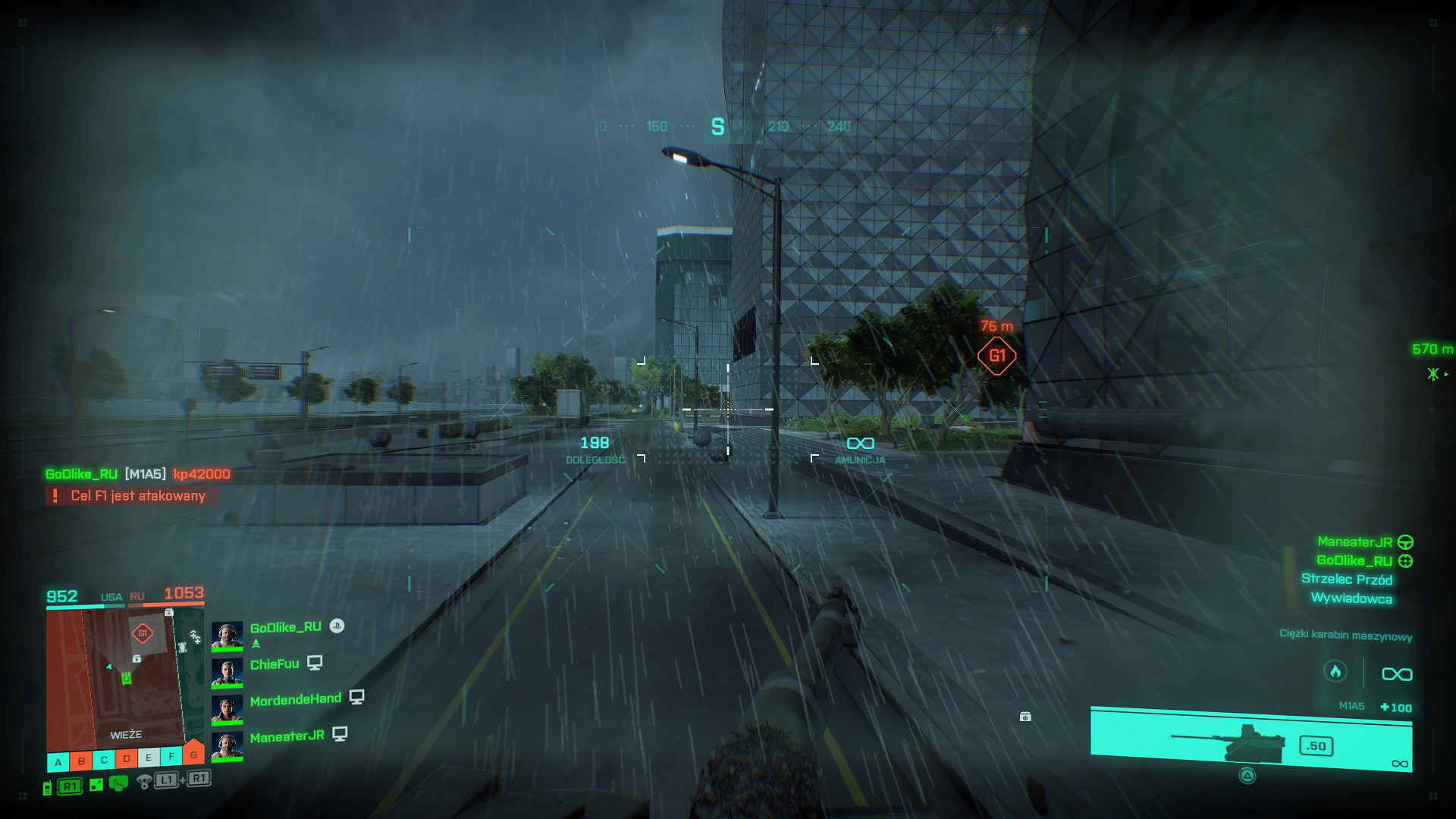The height and width of the screenshot is (819, 1456).
Task: Choose the Strzelec Przód vehicle seat
Action: [1346, 579]
